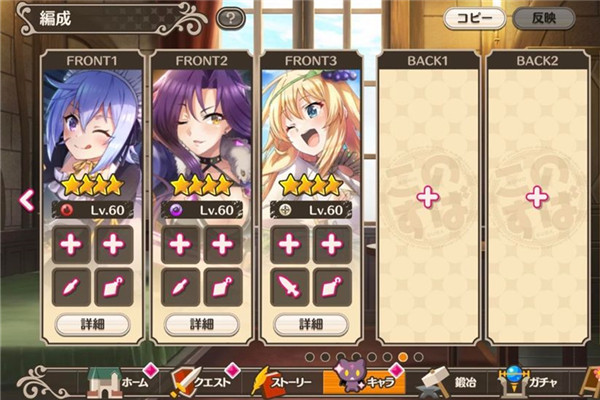This screenshot has height=400, width=600.
Task: Open 詳細 details for the FRONT3 character
Action: 312,324
